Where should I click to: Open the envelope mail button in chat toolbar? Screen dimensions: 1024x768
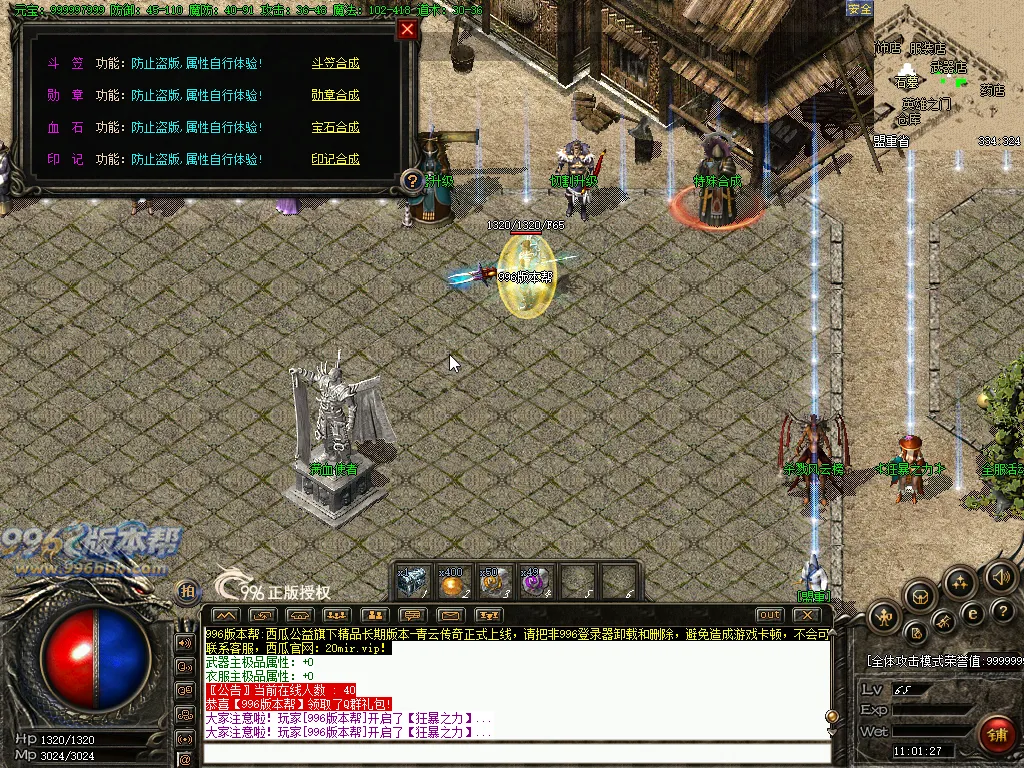point(450,614)
